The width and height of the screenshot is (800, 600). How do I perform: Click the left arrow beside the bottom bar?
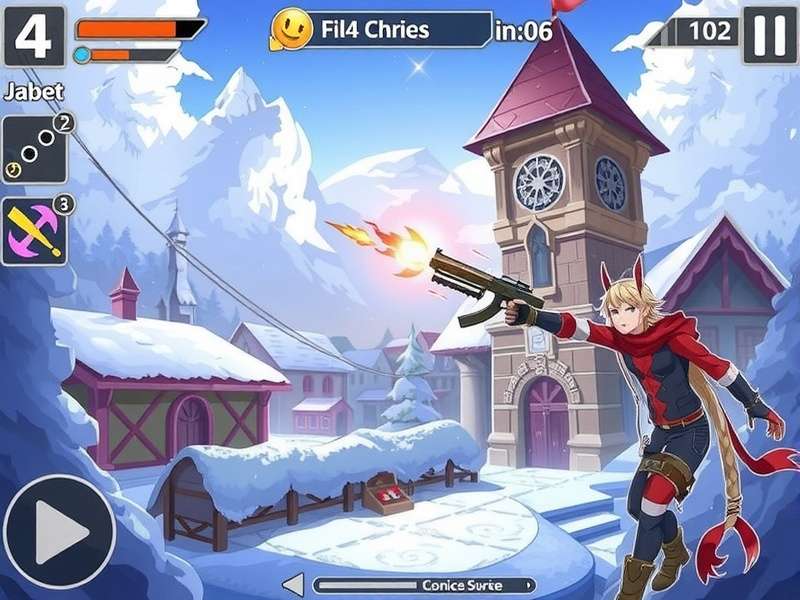pyautogui.click(x=293, y=585)
